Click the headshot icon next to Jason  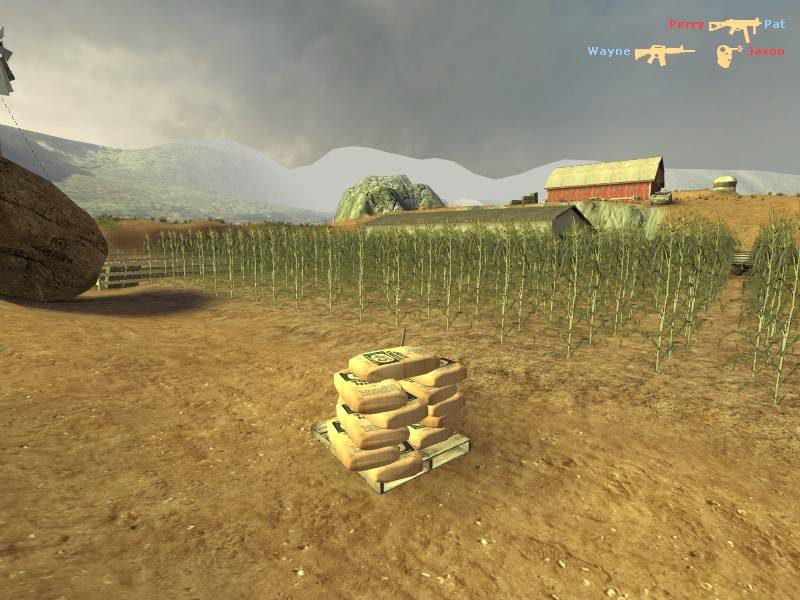coord(729,55)
